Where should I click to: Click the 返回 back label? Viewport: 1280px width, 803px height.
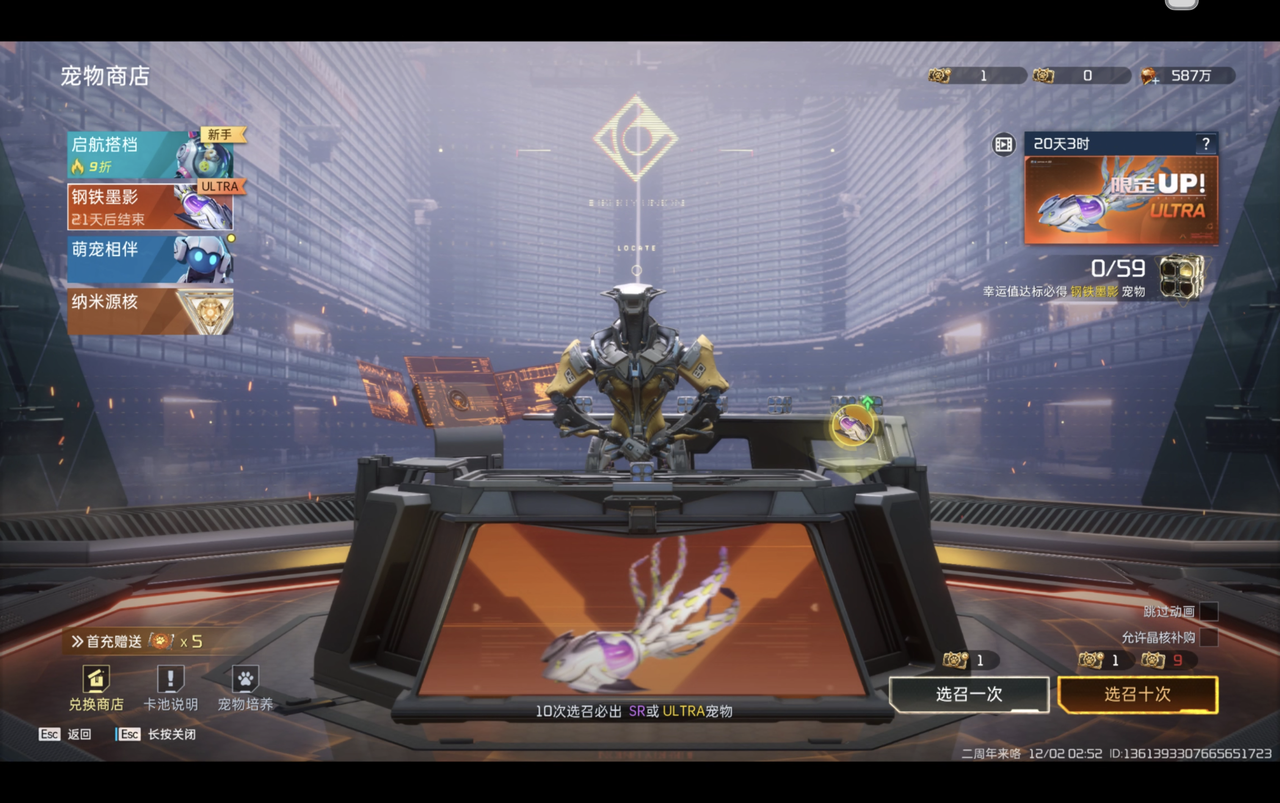(78, 734)
